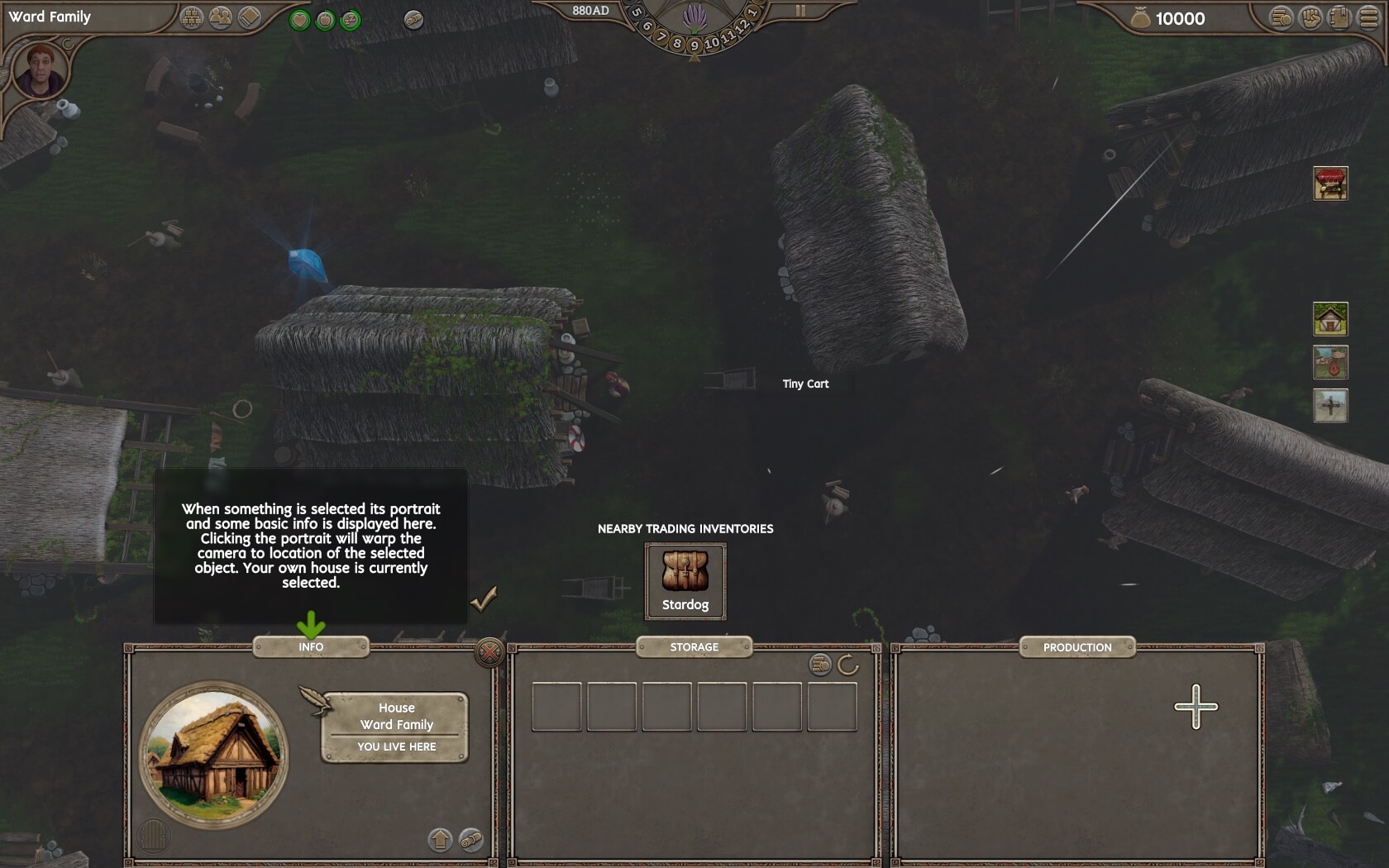Open the book icon beside Ward Family
The height and width of the screenshot is (868, 1389).
tap(249, 18)
